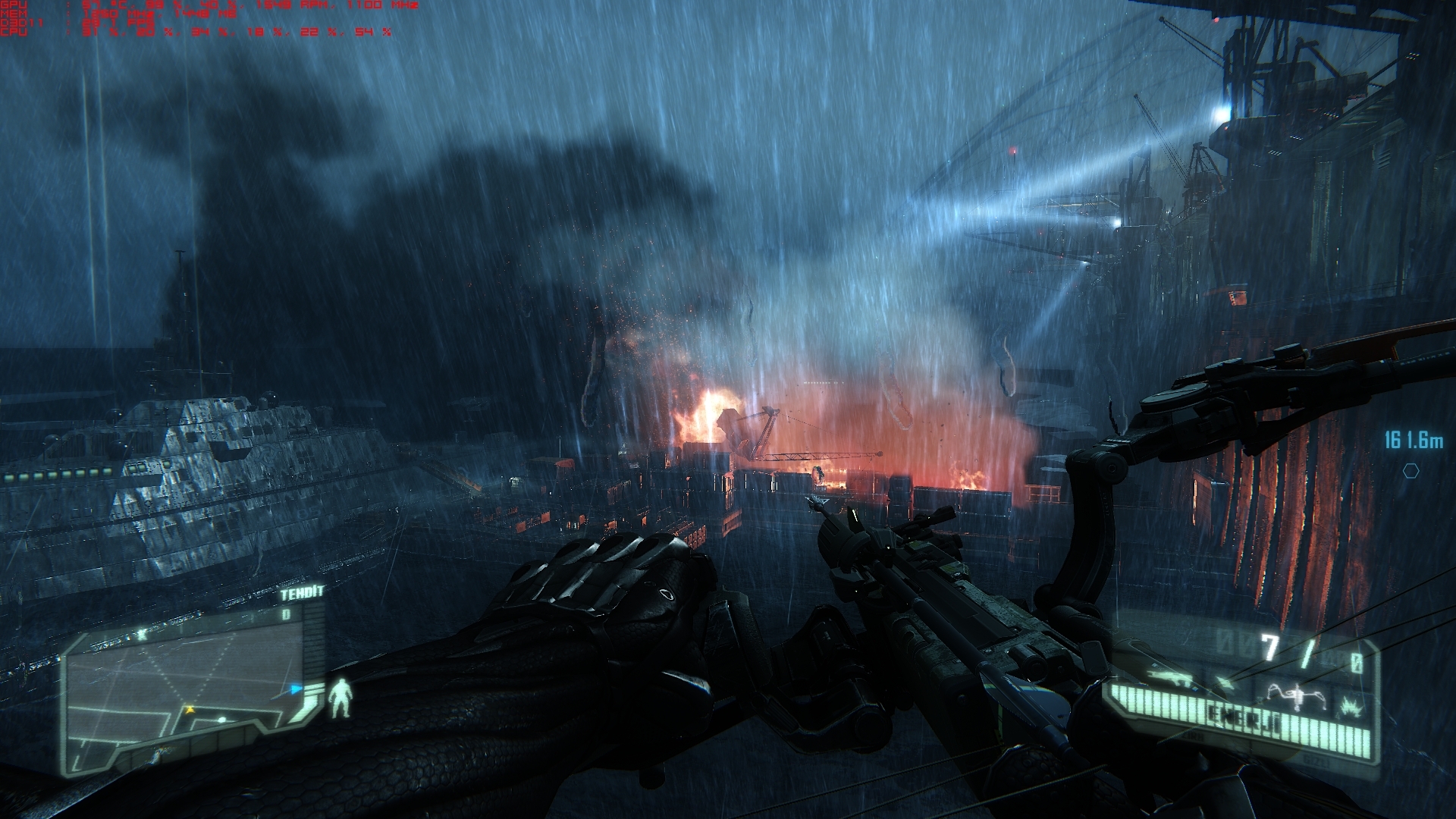
Task: Select the nanosuit stance figure icon
Action: (342, 698)
